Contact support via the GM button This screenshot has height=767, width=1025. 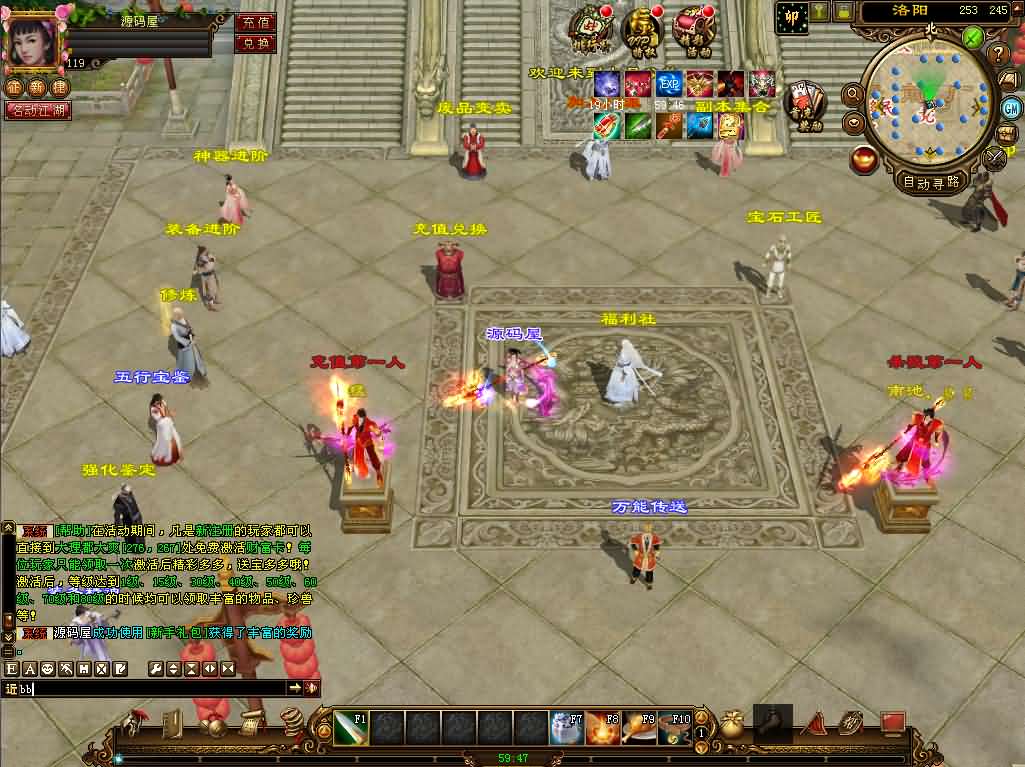[1011, 107]
